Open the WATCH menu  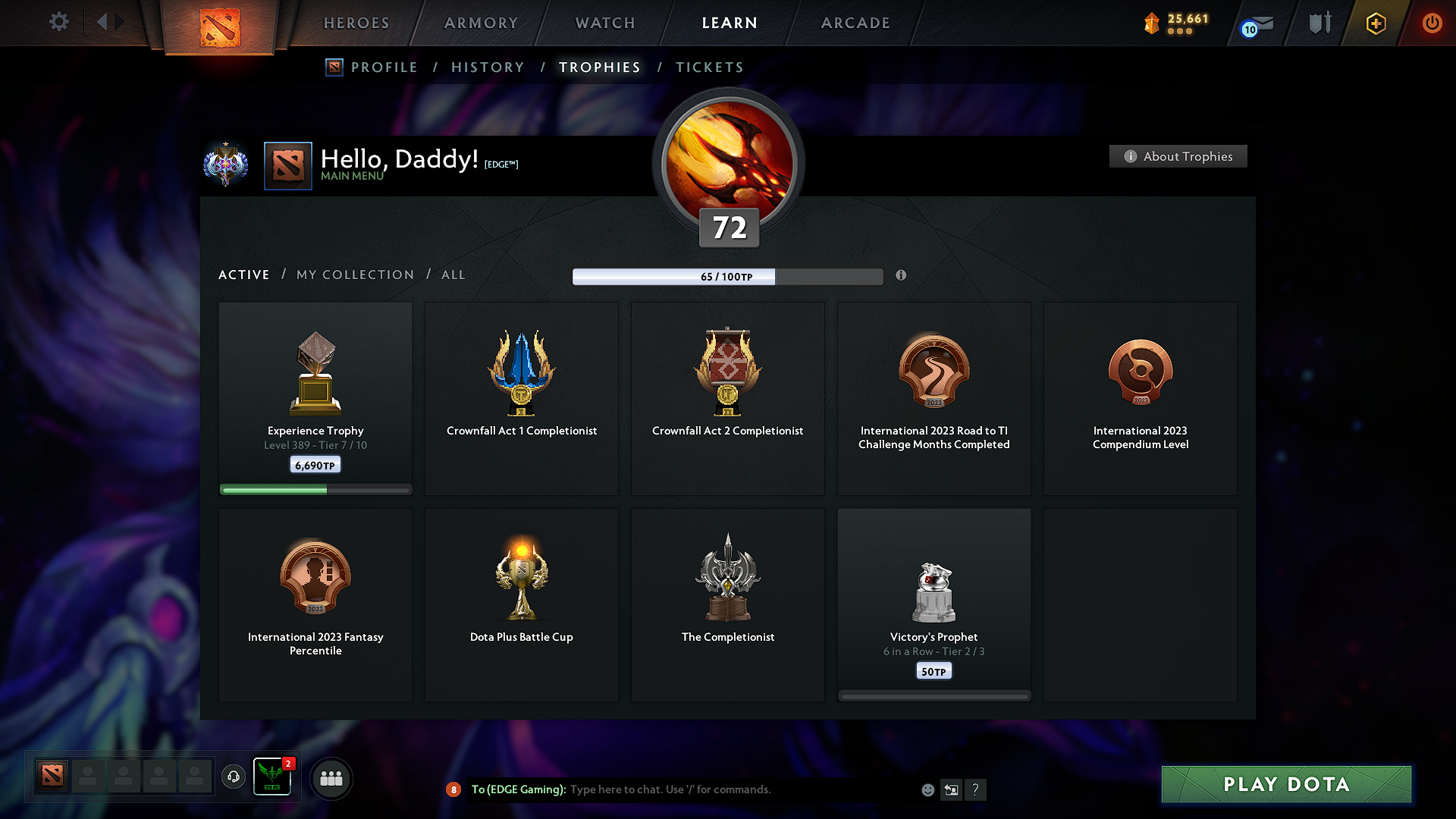click(604, 23)
